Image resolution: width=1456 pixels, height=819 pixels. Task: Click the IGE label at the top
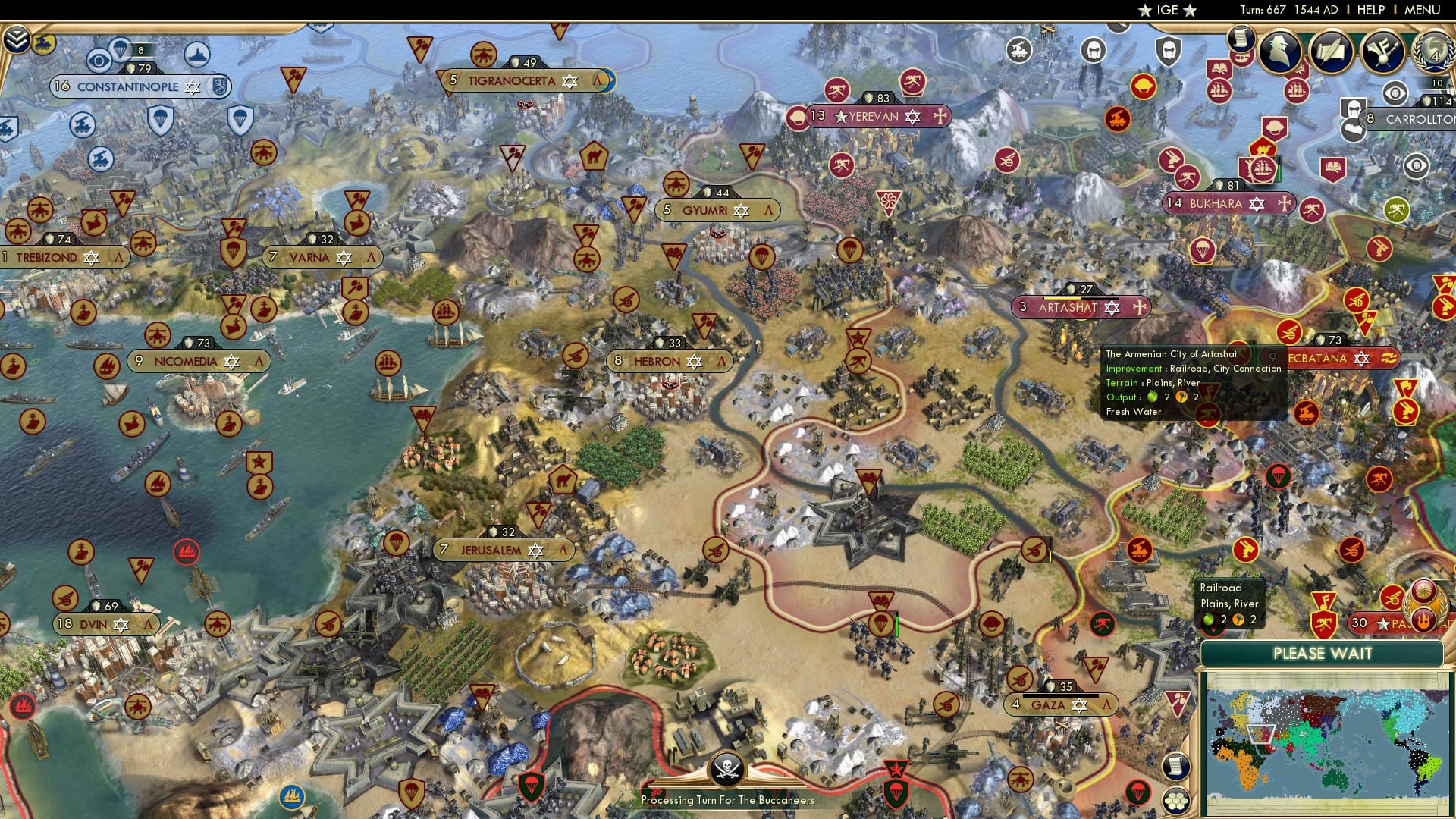tap(1168, 10)
